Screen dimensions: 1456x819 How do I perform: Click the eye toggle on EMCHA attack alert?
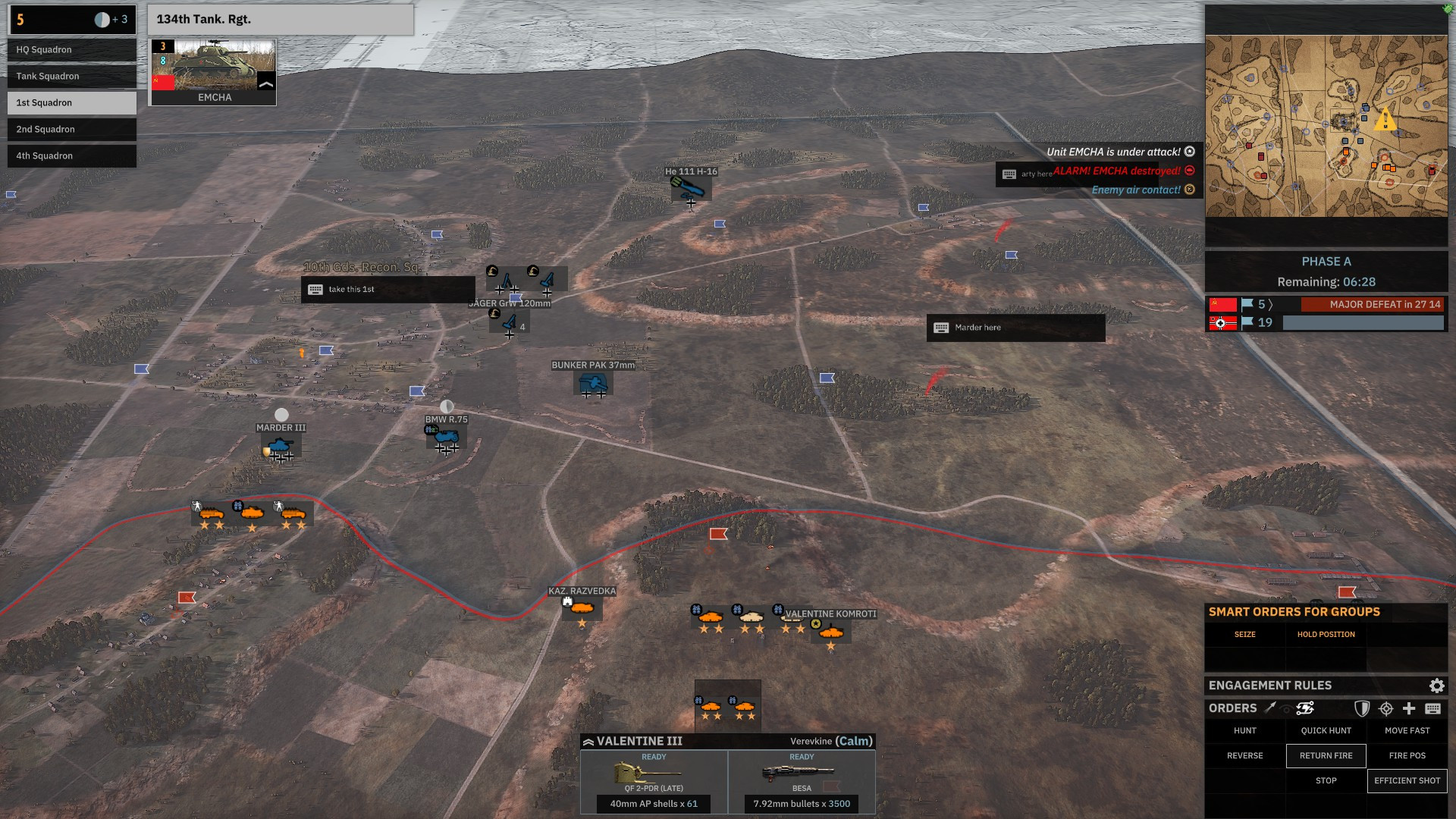[x=1190, y=151]
